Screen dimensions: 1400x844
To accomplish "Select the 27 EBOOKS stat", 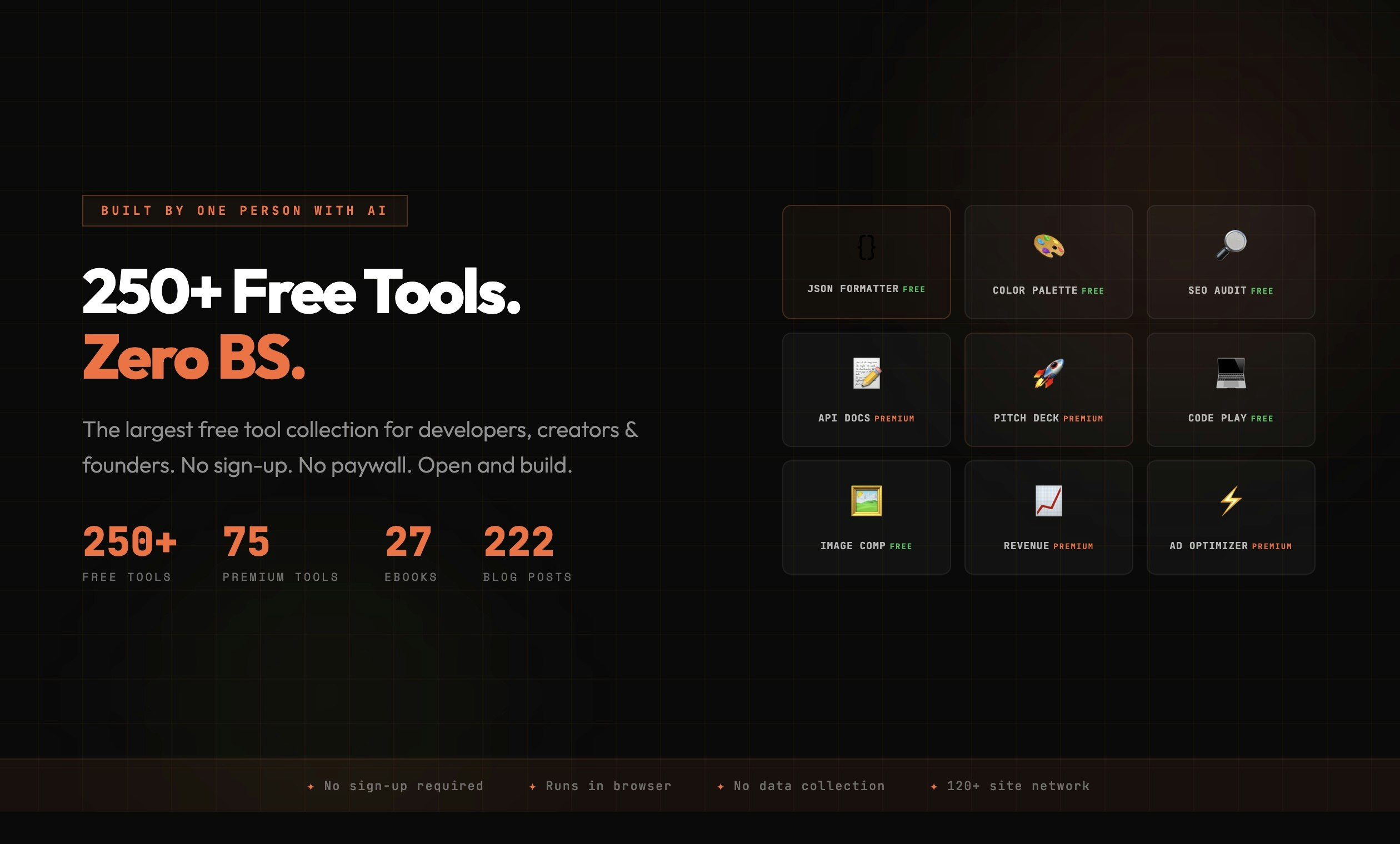I will (408, 544).
